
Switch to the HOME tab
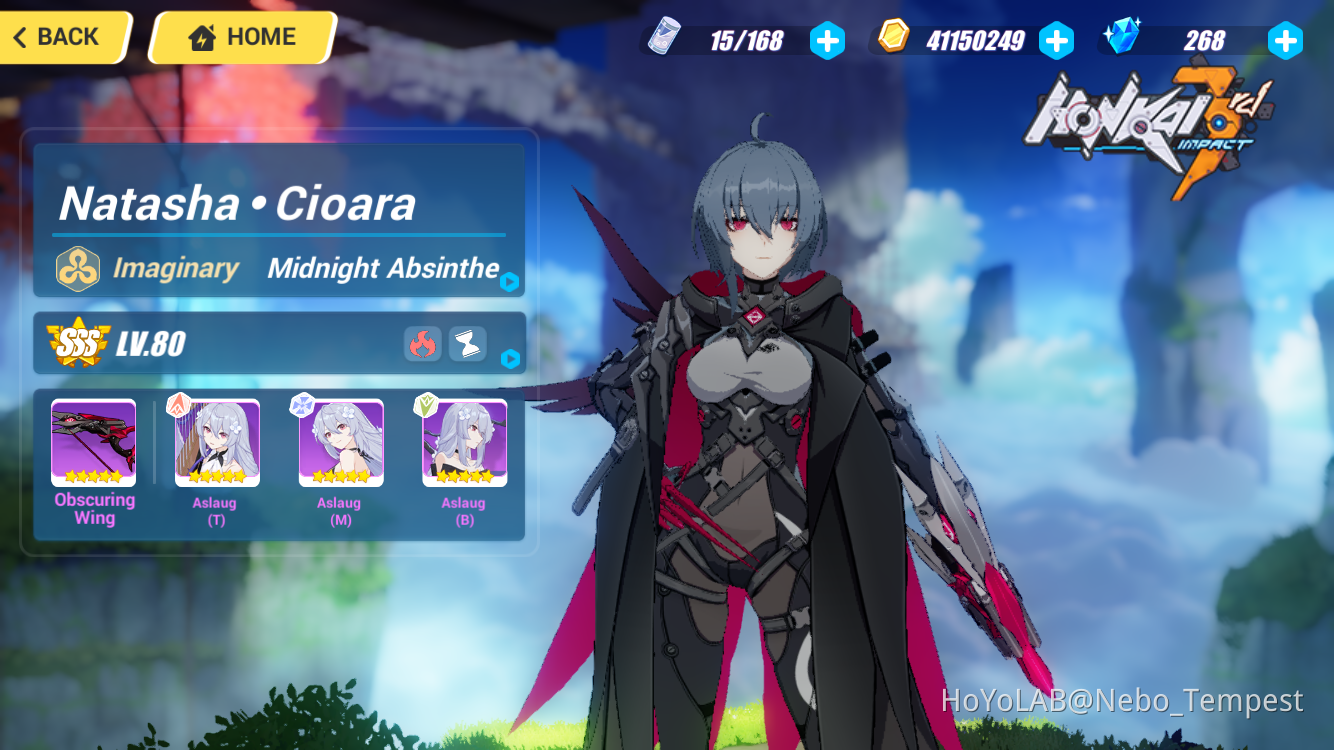point(240,36)
